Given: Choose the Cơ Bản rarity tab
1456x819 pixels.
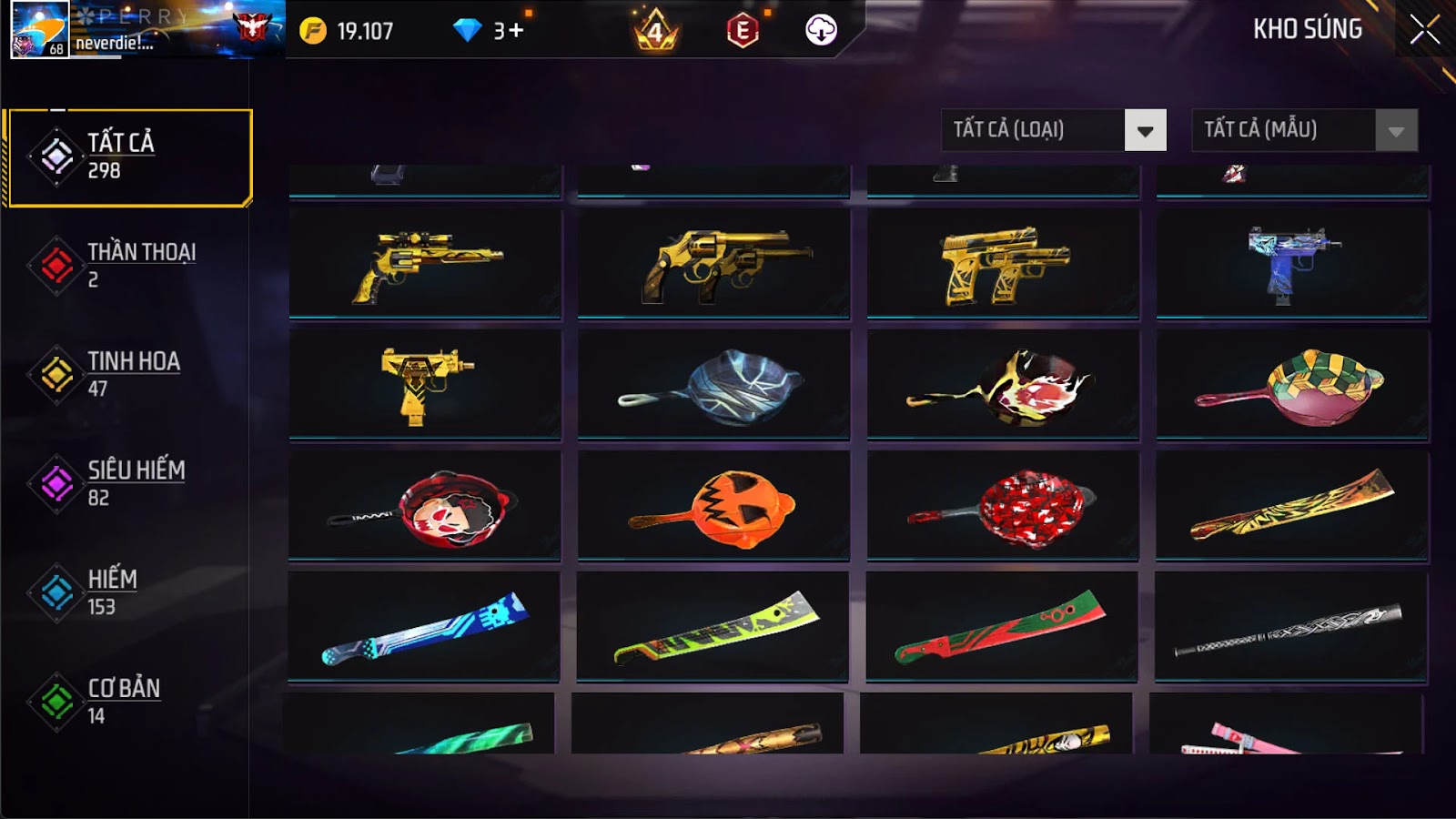Looking at the screenshot, I should 127,702.
